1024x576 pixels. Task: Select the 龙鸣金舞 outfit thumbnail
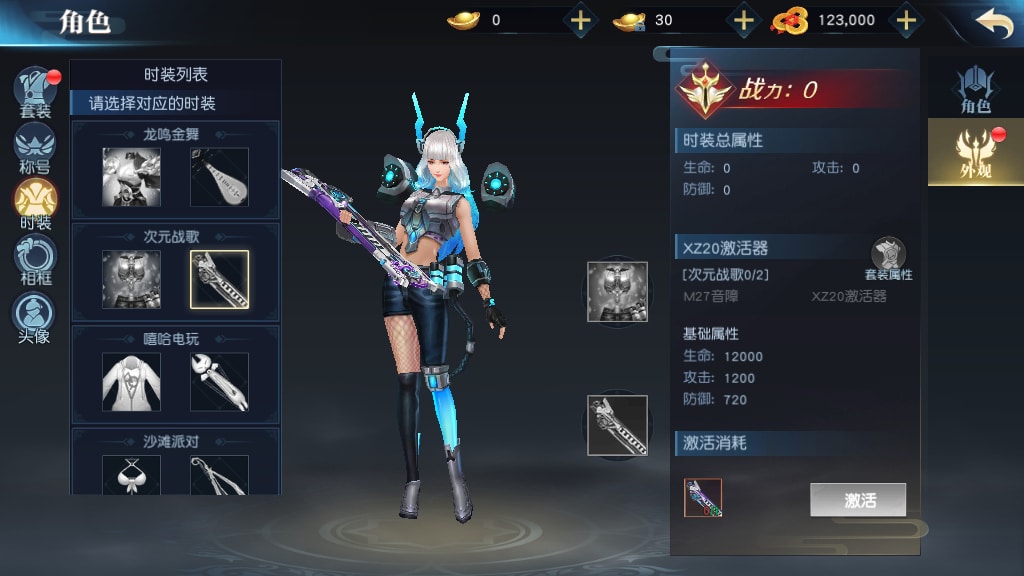point(131,177)
